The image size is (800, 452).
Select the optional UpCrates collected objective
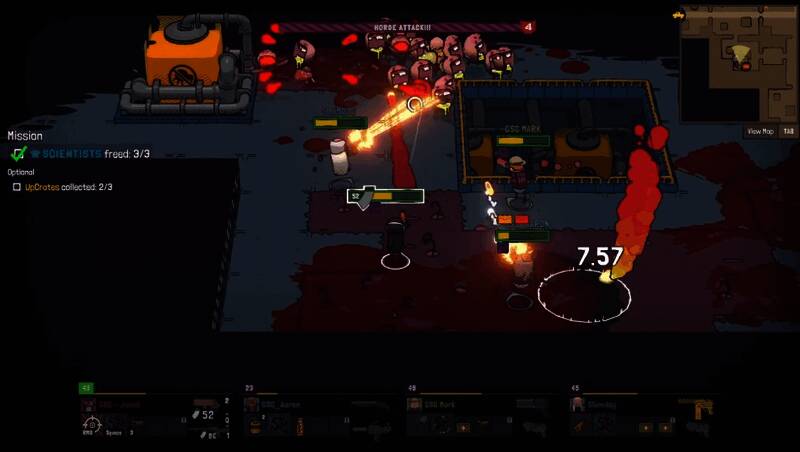tap(68, 187)
